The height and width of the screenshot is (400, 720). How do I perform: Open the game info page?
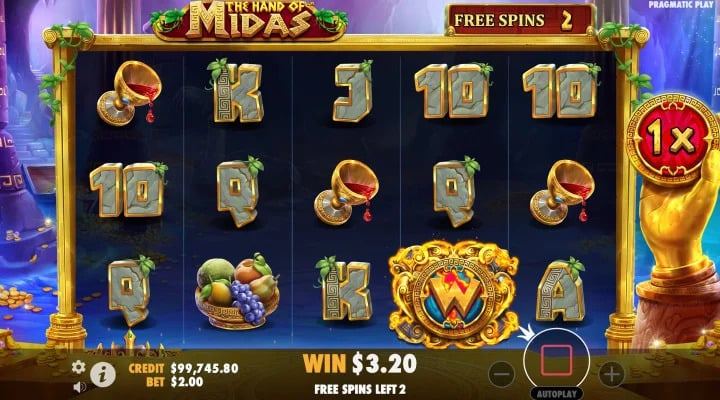[x=102, y=373]
